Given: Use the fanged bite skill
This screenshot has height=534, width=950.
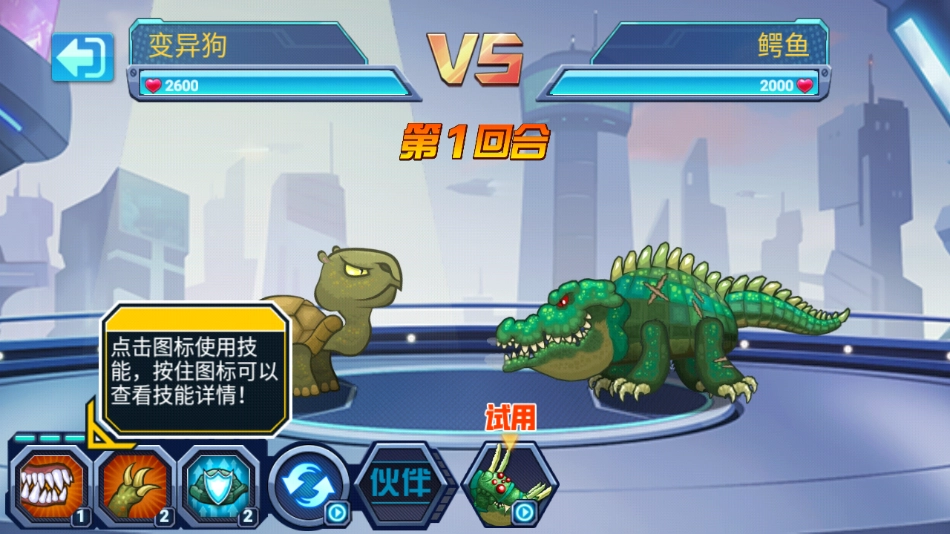Looking at the screenshot, I should (51, 485).
